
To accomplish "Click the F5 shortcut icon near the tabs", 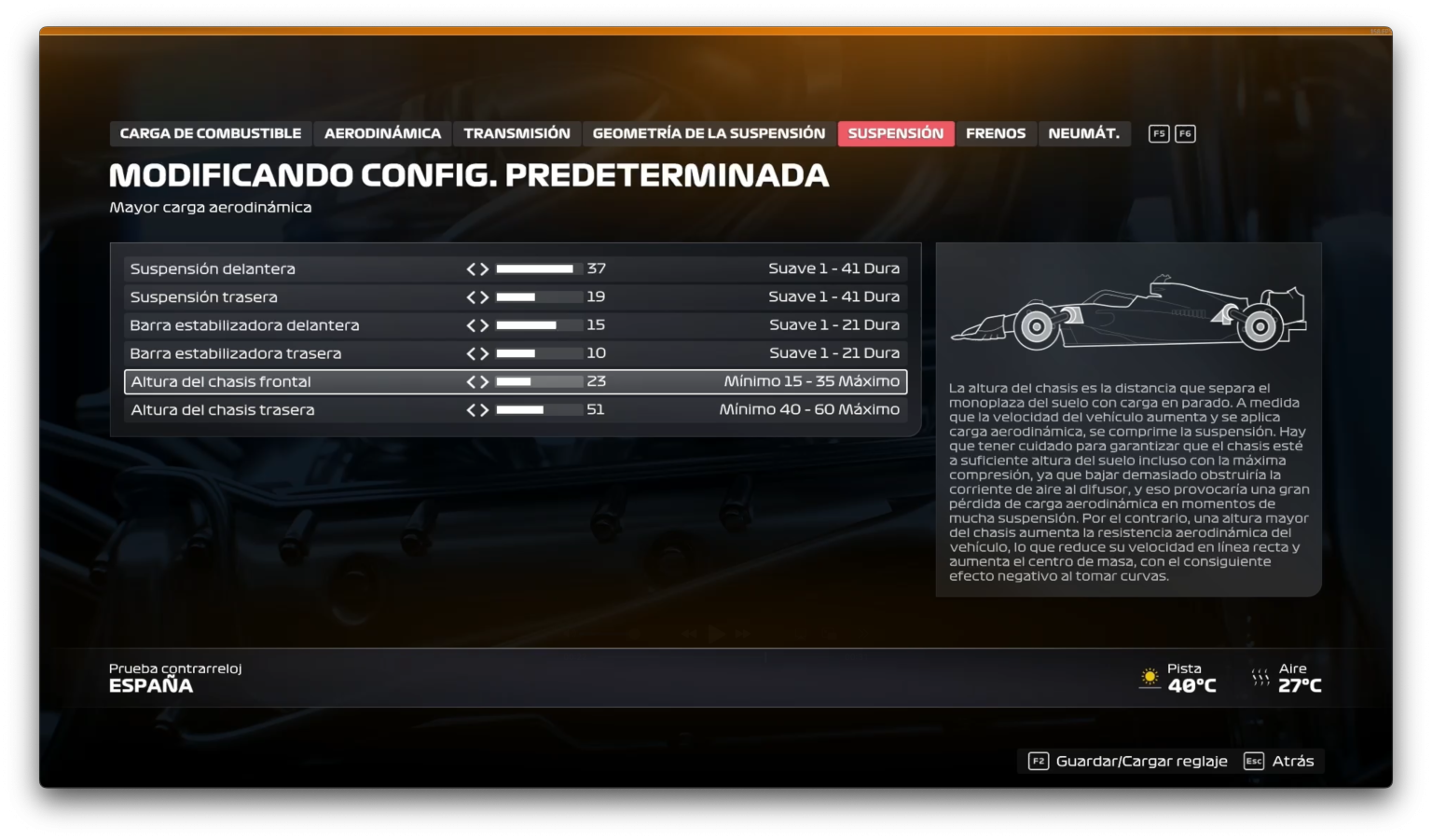I will pyautogui.click(x=1158, y=133).
